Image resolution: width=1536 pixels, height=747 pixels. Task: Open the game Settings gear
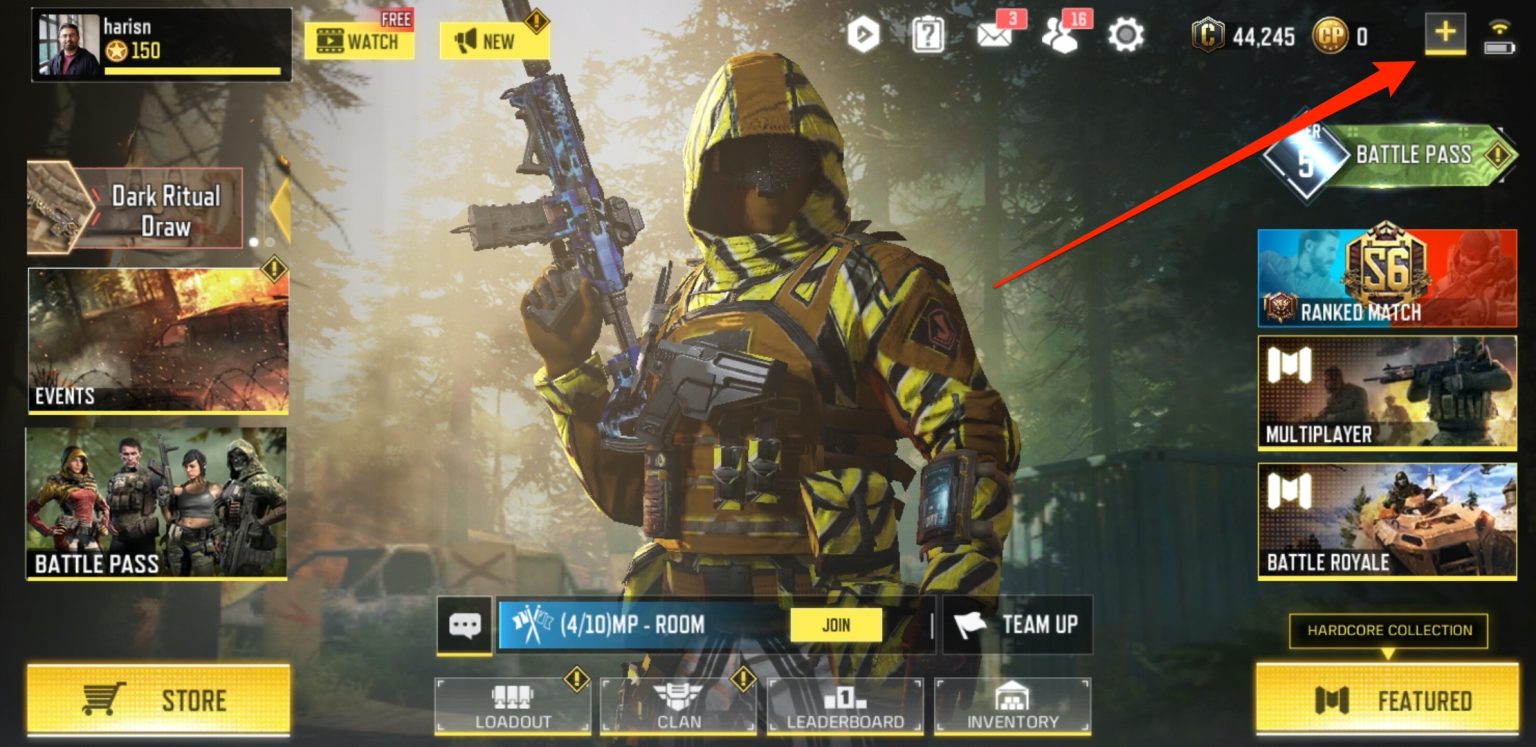click(x=1125, y=33)
